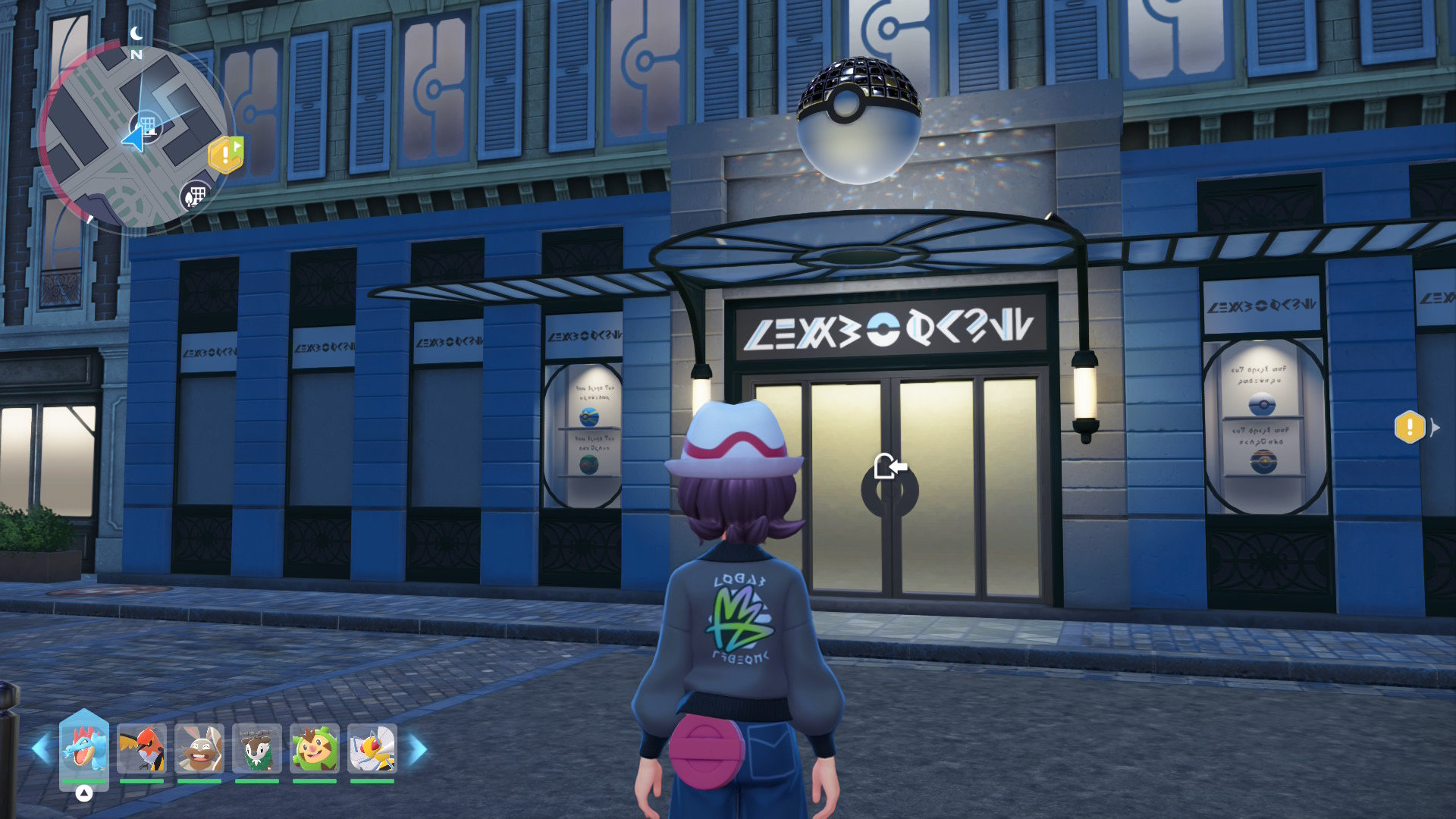Viewport: 1456px width, 819px height.
Task: Pick Skiddo from the party bar
Action: [x=257, y=748]
